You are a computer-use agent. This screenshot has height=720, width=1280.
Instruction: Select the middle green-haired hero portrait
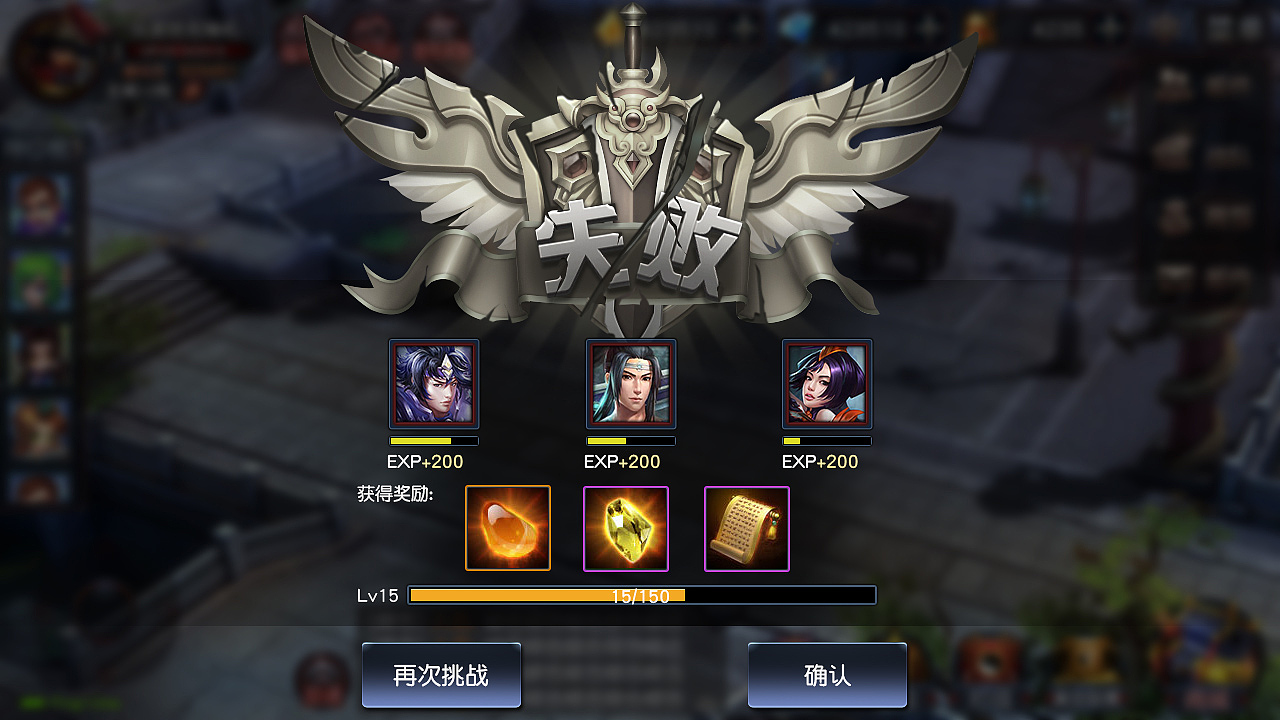click(x=630, y=384)
